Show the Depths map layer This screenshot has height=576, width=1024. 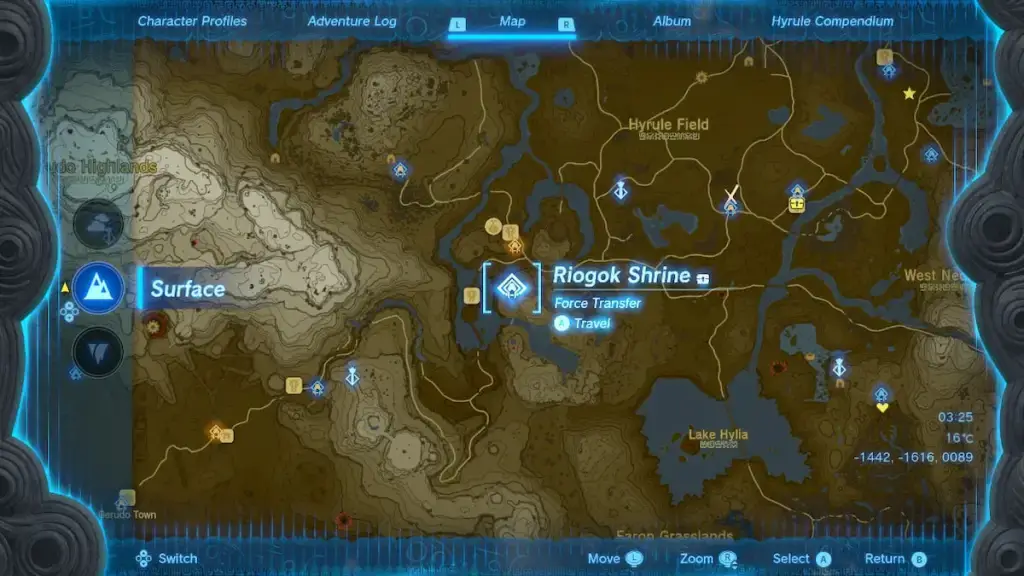[x=99, y=352]
